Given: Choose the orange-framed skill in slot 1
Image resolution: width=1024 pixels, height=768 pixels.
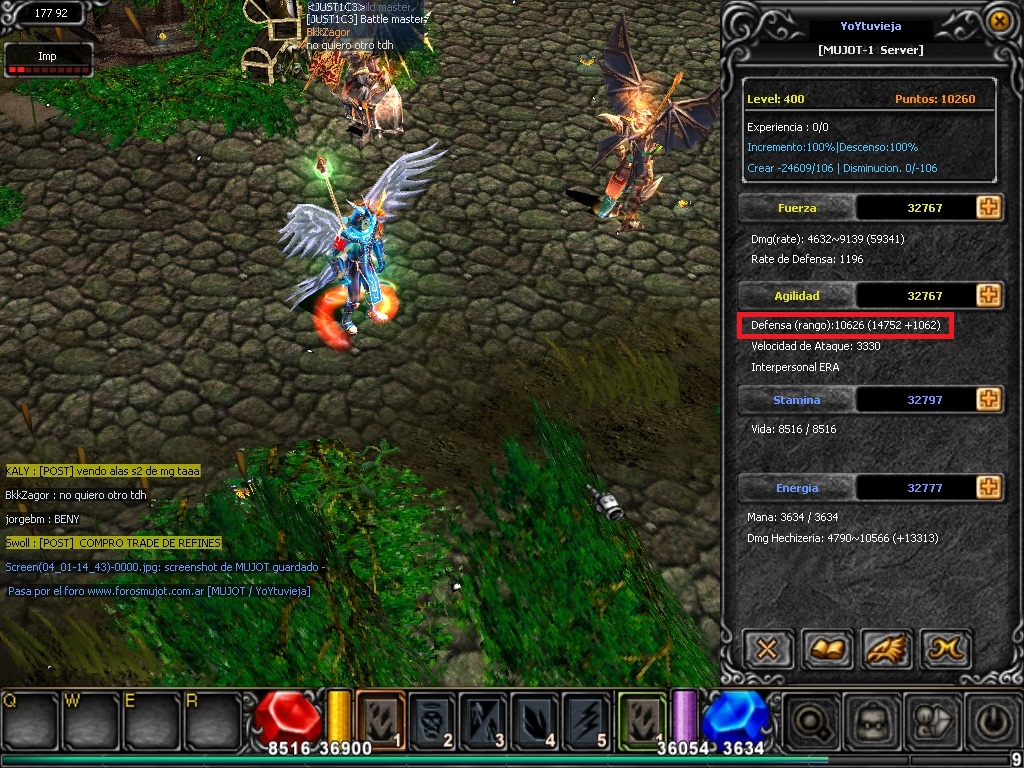Looking at the screenshot, I should (x=381, y=718).
